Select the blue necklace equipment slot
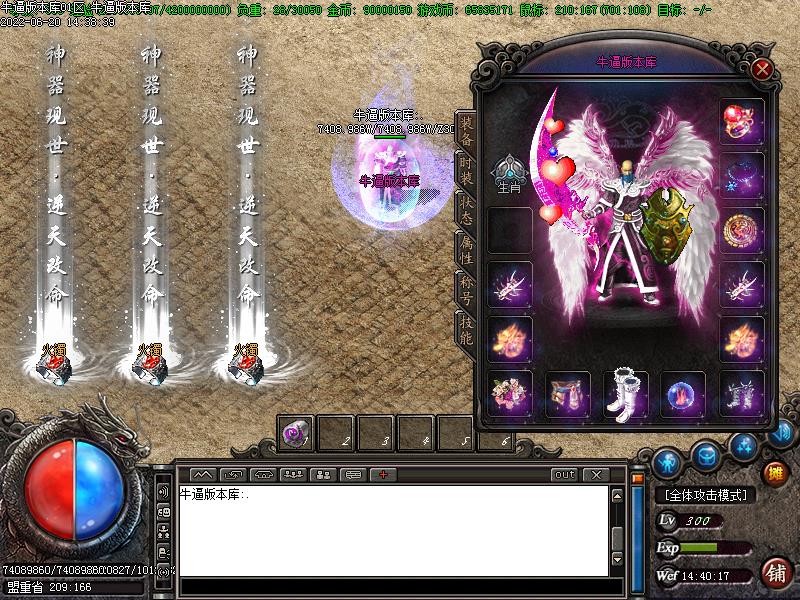This screenshot has height=600, width=800. pos(742,175)
